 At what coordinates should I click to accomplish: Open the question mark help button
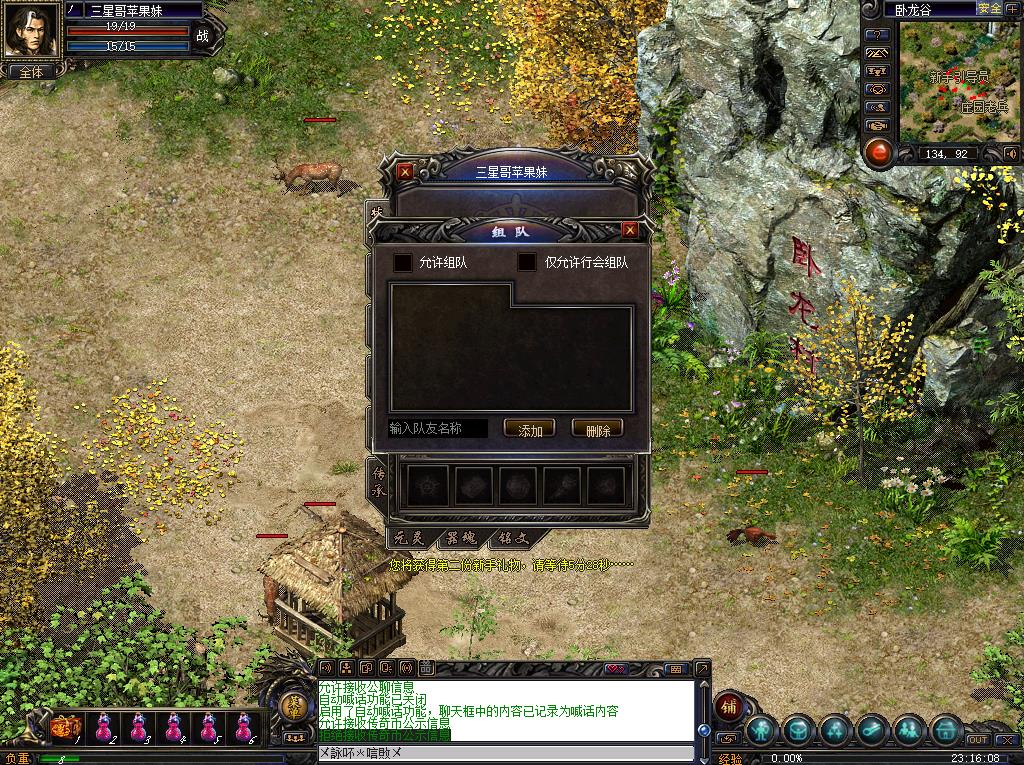pos(877,35)
